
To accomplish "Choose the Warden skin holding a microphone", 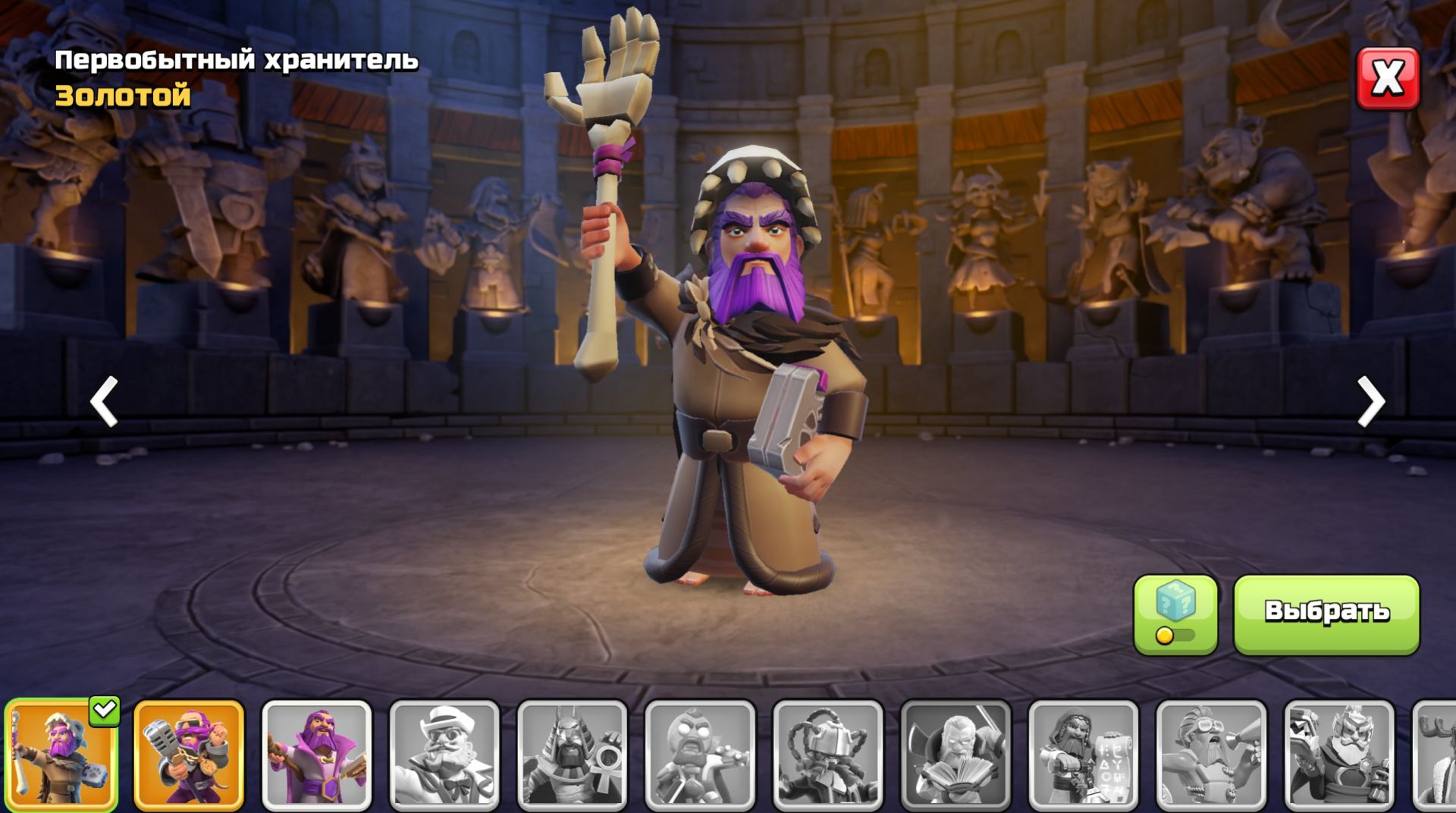I will point(189,755).
